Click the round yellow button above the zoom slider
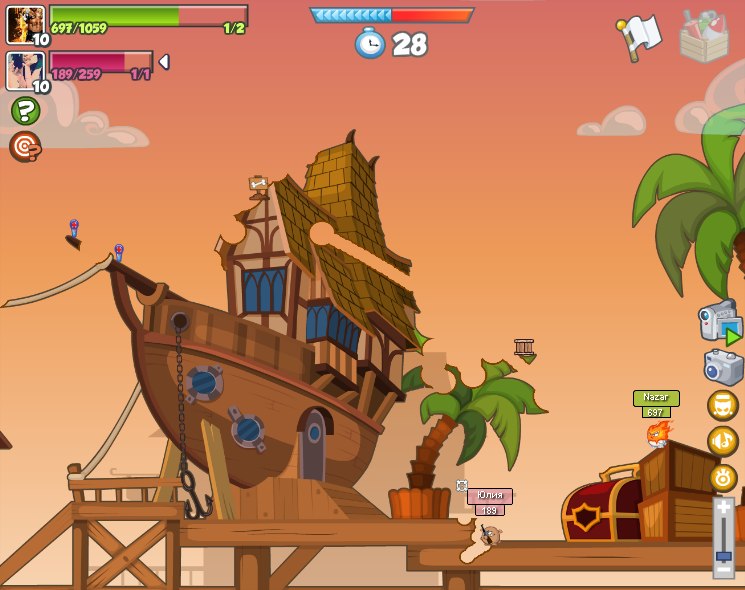 pyautogui.click(x=722, y=477)
